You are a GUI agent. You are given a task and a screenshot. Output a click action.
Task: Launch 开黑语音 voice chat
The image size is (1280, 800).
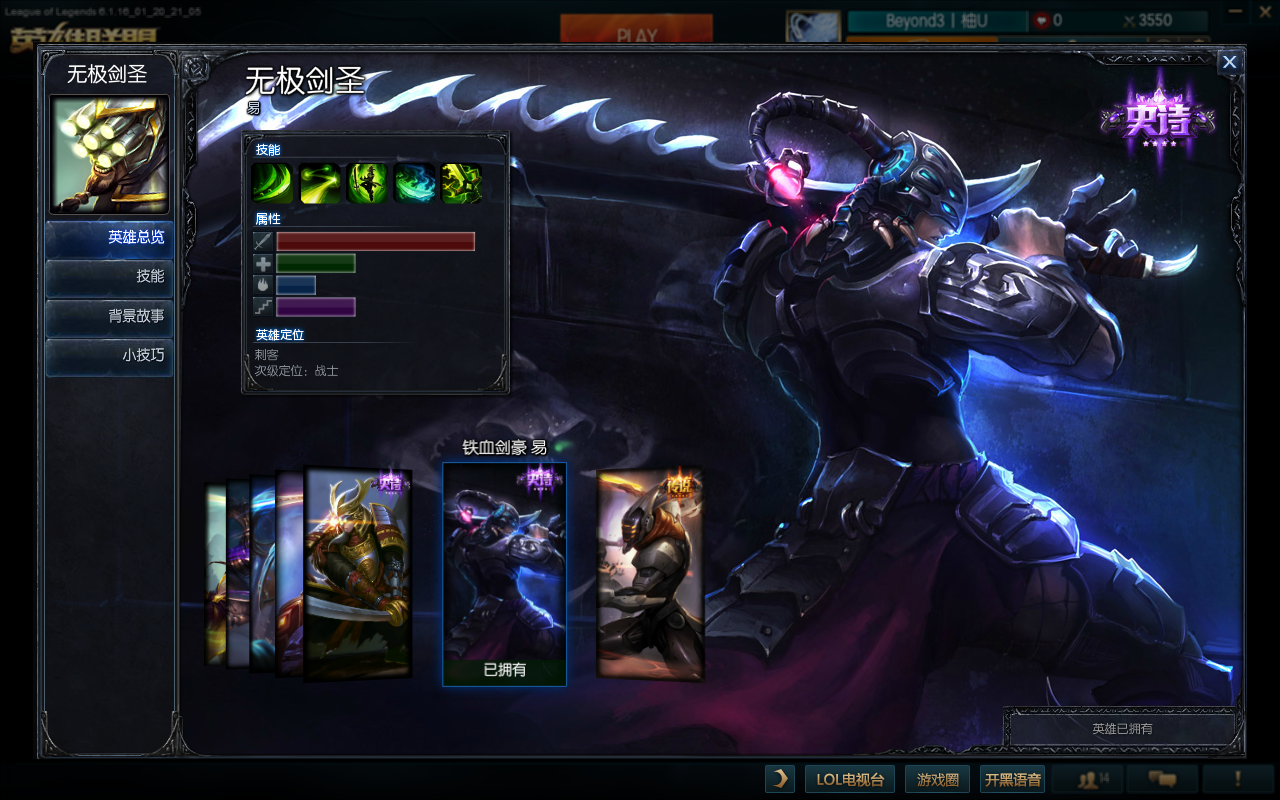tap(1013, 780)
